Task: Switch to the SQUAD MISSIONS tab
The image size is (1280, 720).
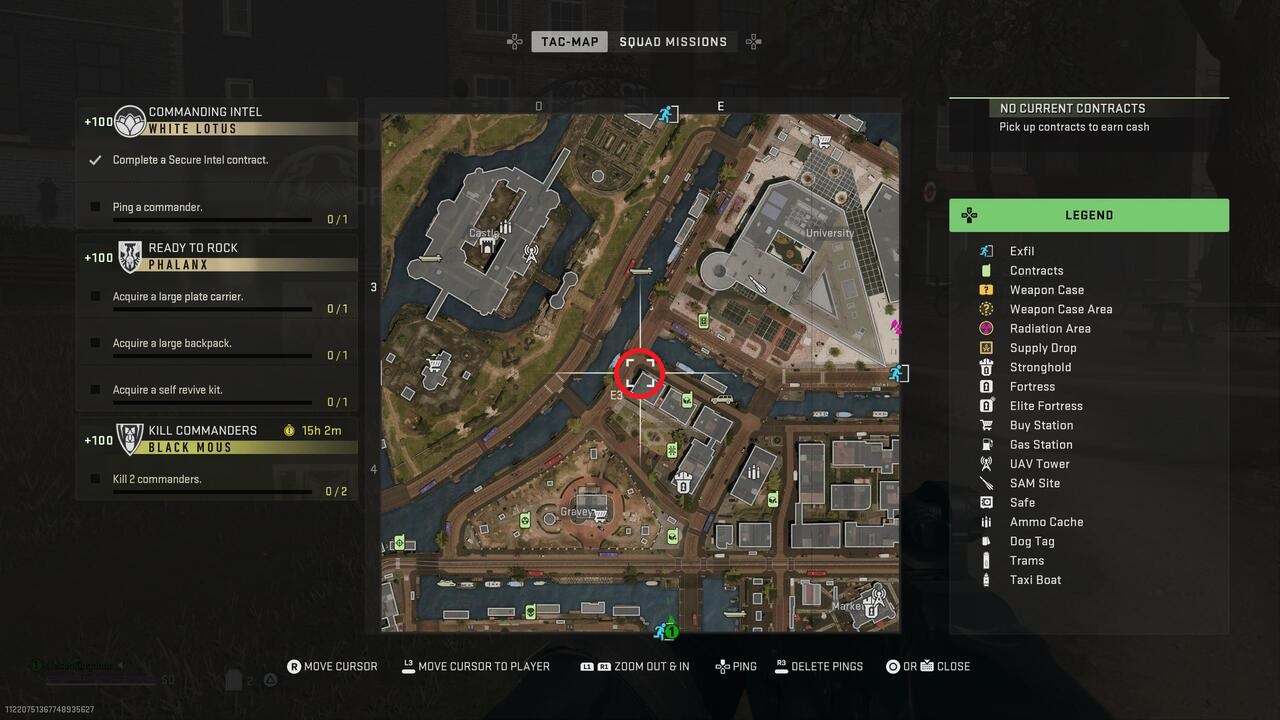Action: [x=674, y=41]
